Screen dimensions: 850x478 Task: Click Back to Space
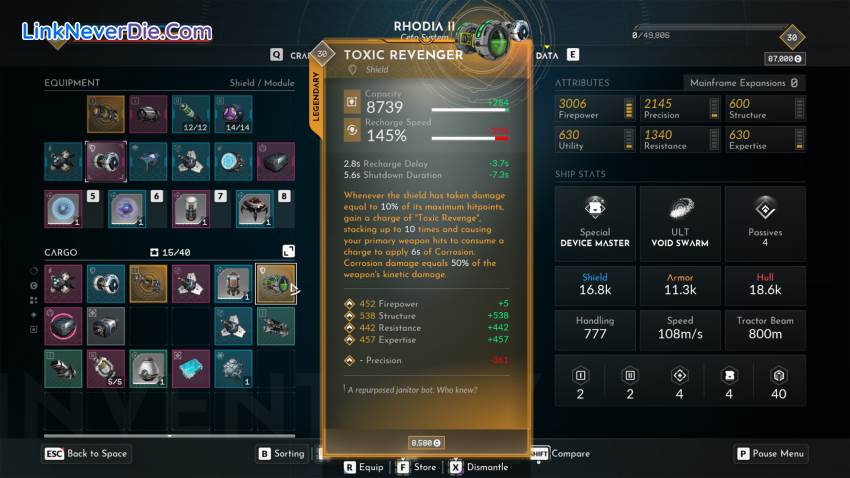(85, 454)
